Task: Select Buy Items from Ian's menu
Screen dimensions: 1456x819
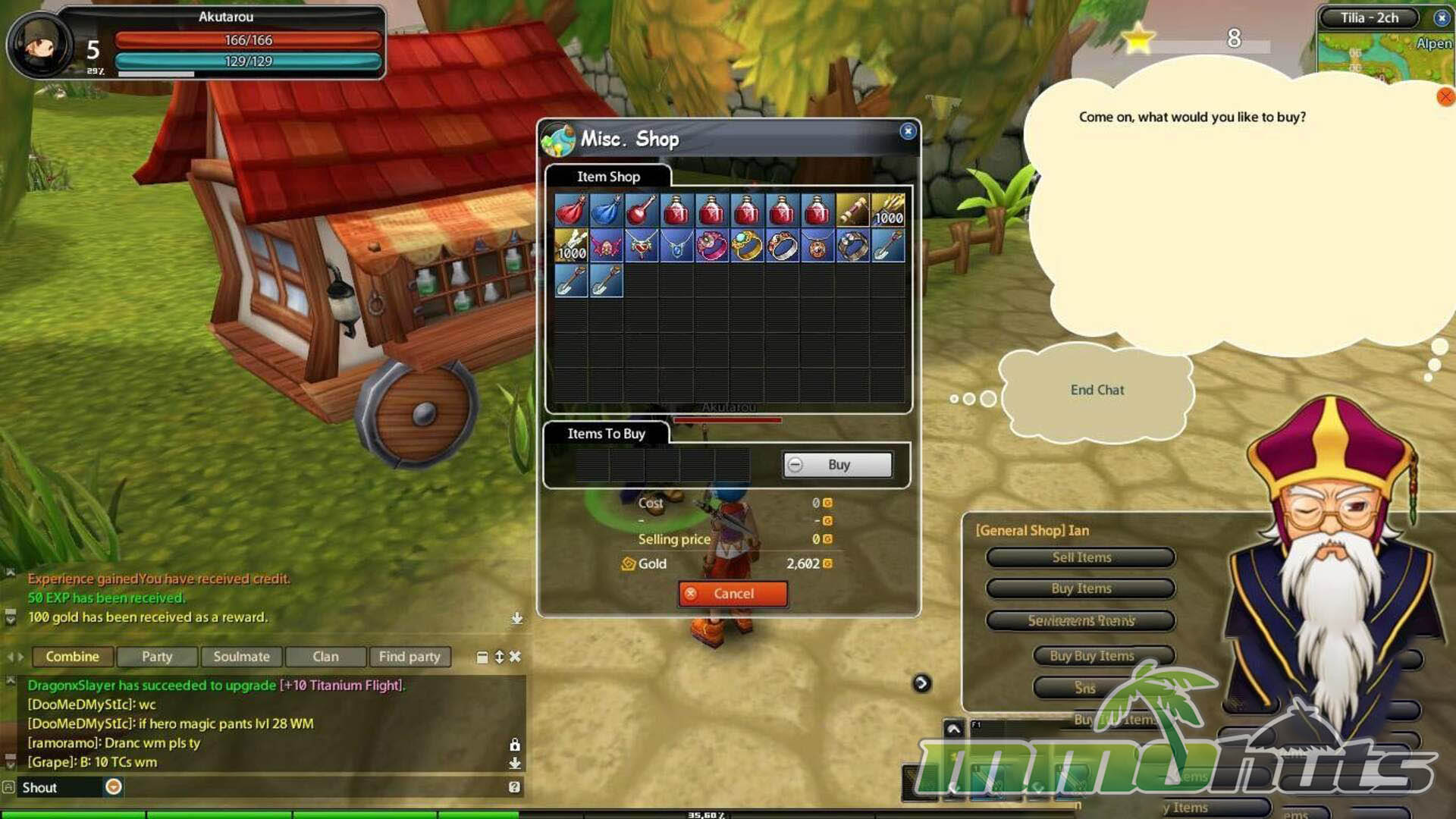Action: click(x=1081, y=588)
